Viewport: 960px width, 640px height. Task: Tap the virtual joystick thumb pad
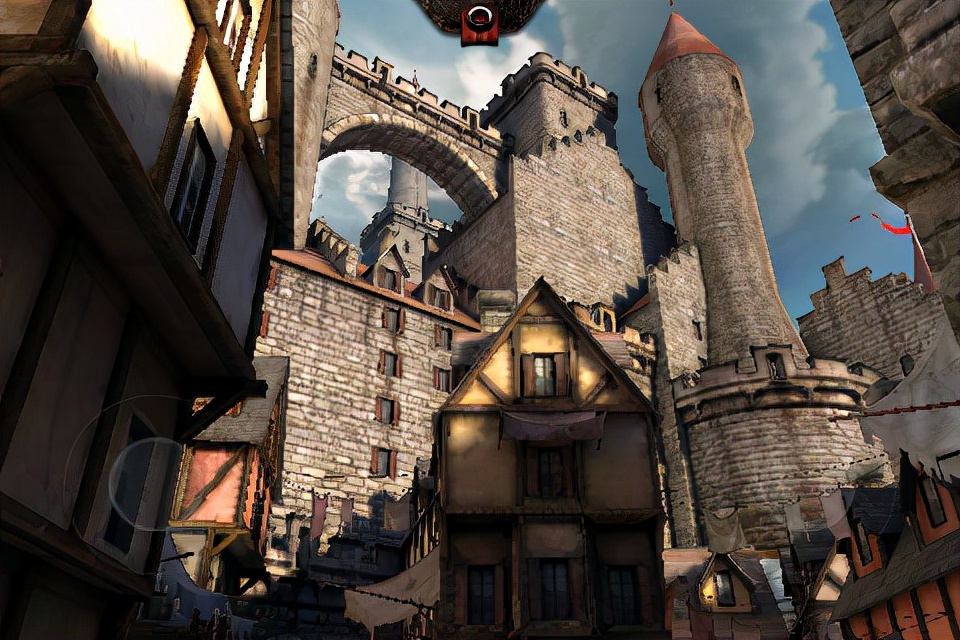[x=146, y=483]
